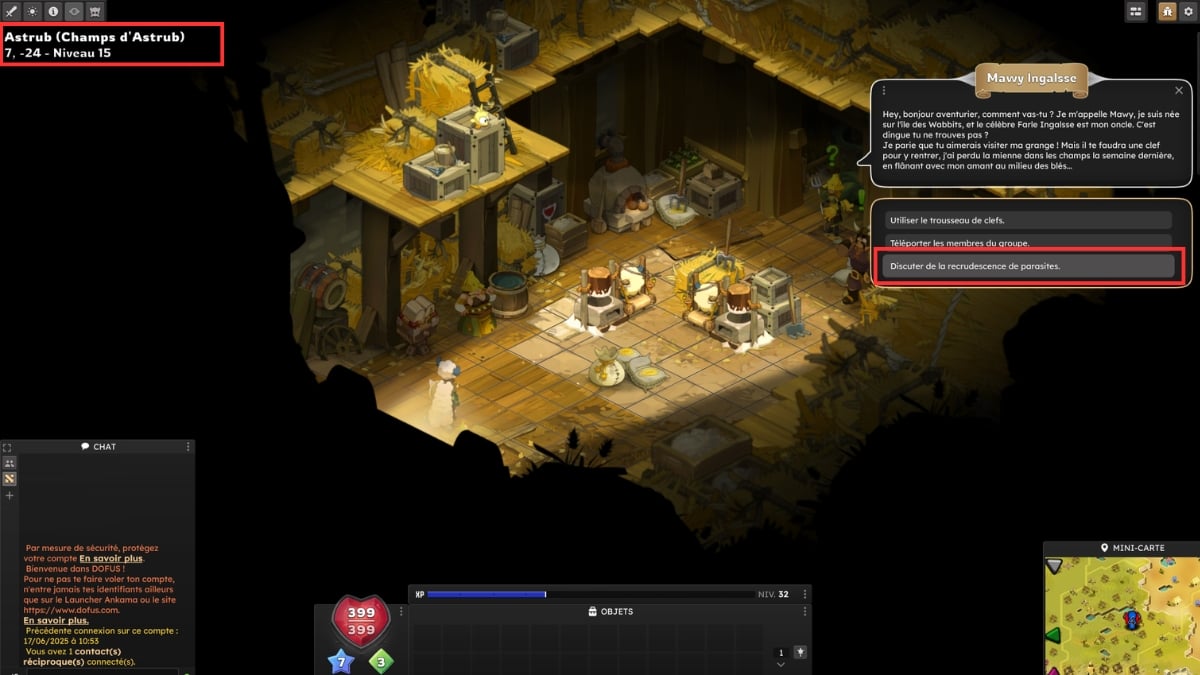Open the chat panel options menu

188,447
